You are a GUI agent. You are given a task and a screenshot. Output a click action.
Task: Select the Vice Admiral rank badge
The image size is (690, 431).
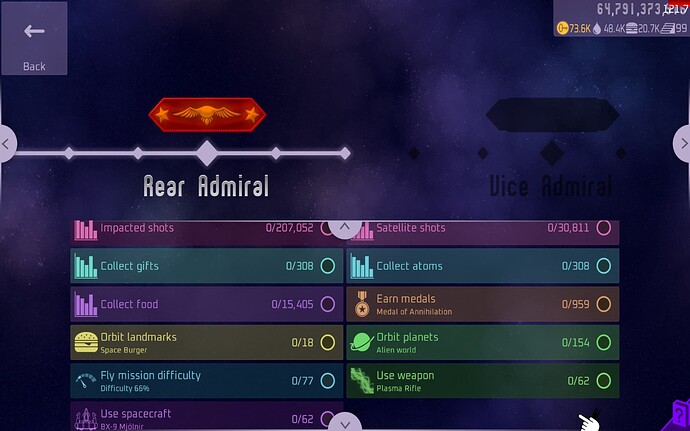(x=550, y=114)
